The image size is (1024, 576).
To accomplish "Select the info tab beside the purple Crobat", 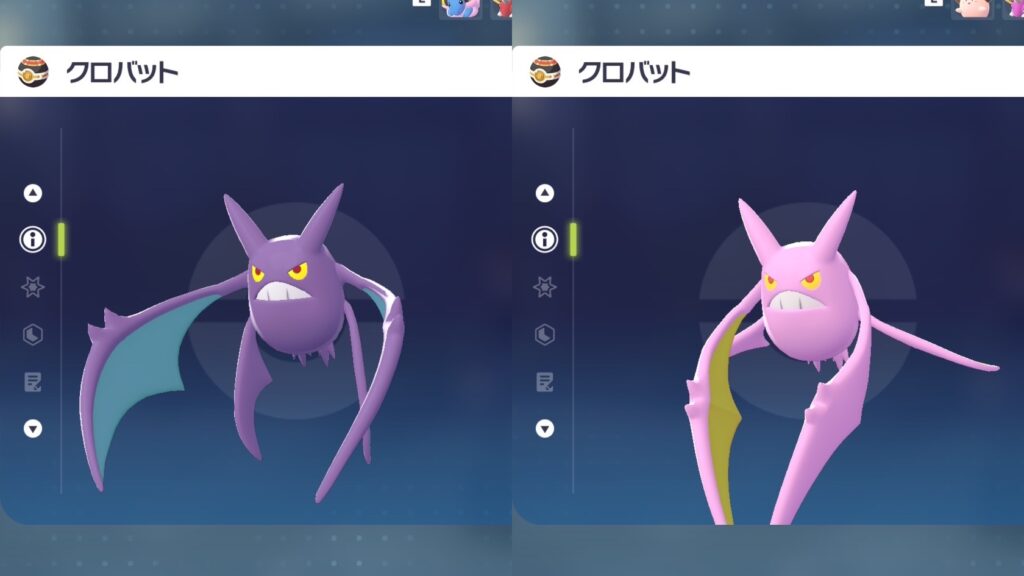I will (33, 239).
